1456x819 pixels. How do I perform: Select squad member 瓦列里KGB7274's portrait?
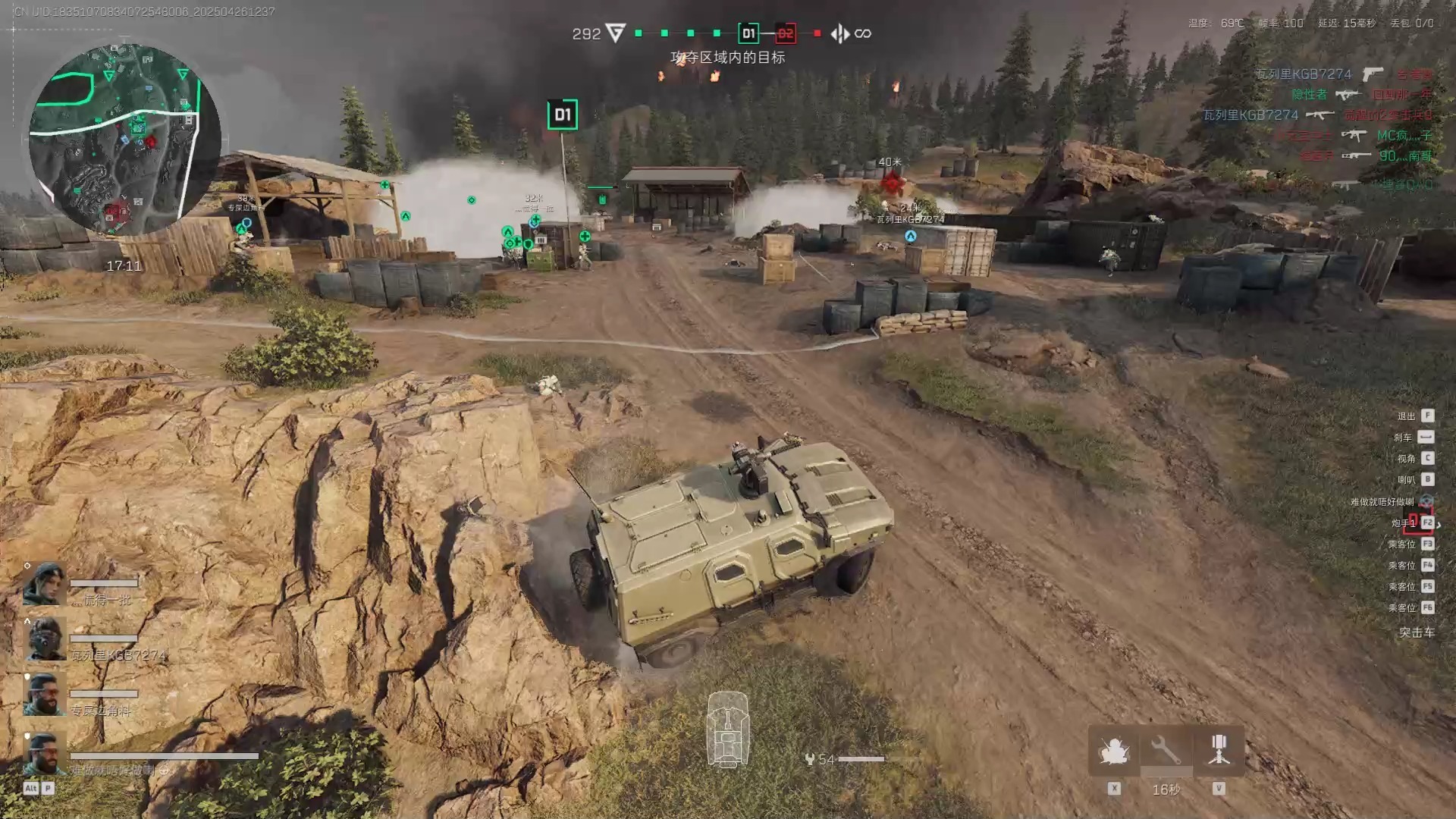tap(45, 639)
